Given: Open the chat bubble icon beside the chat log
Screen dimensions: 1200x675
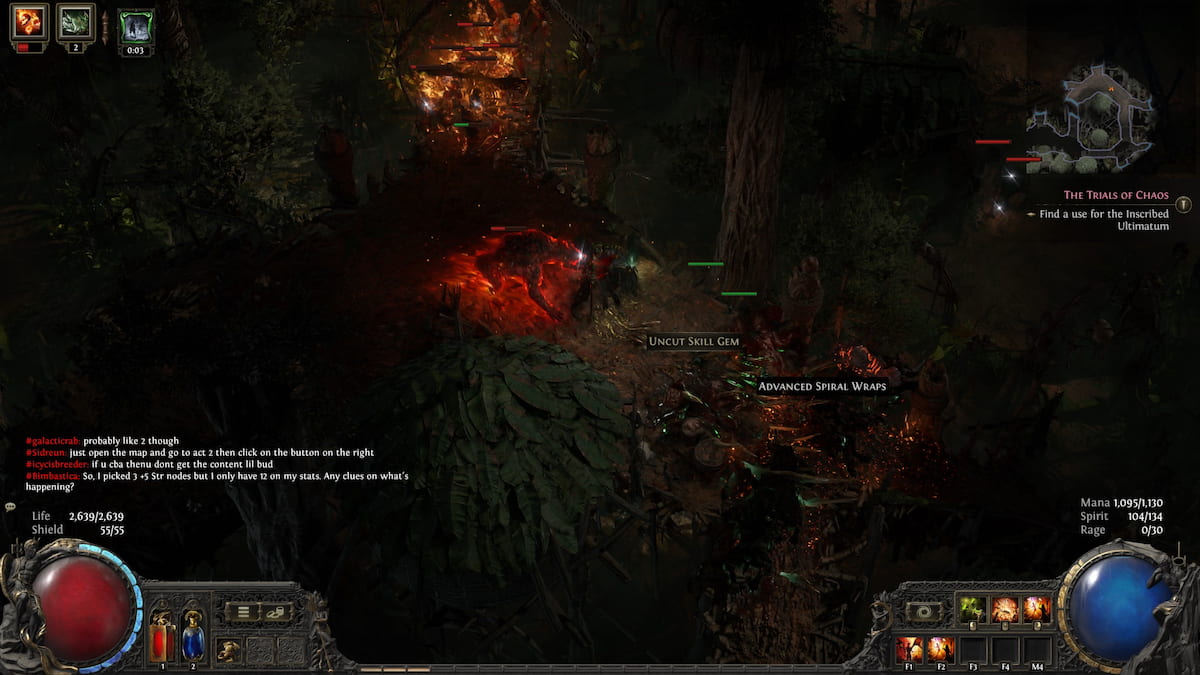Looking at the screenshot, I should click(x=10, y=507).
